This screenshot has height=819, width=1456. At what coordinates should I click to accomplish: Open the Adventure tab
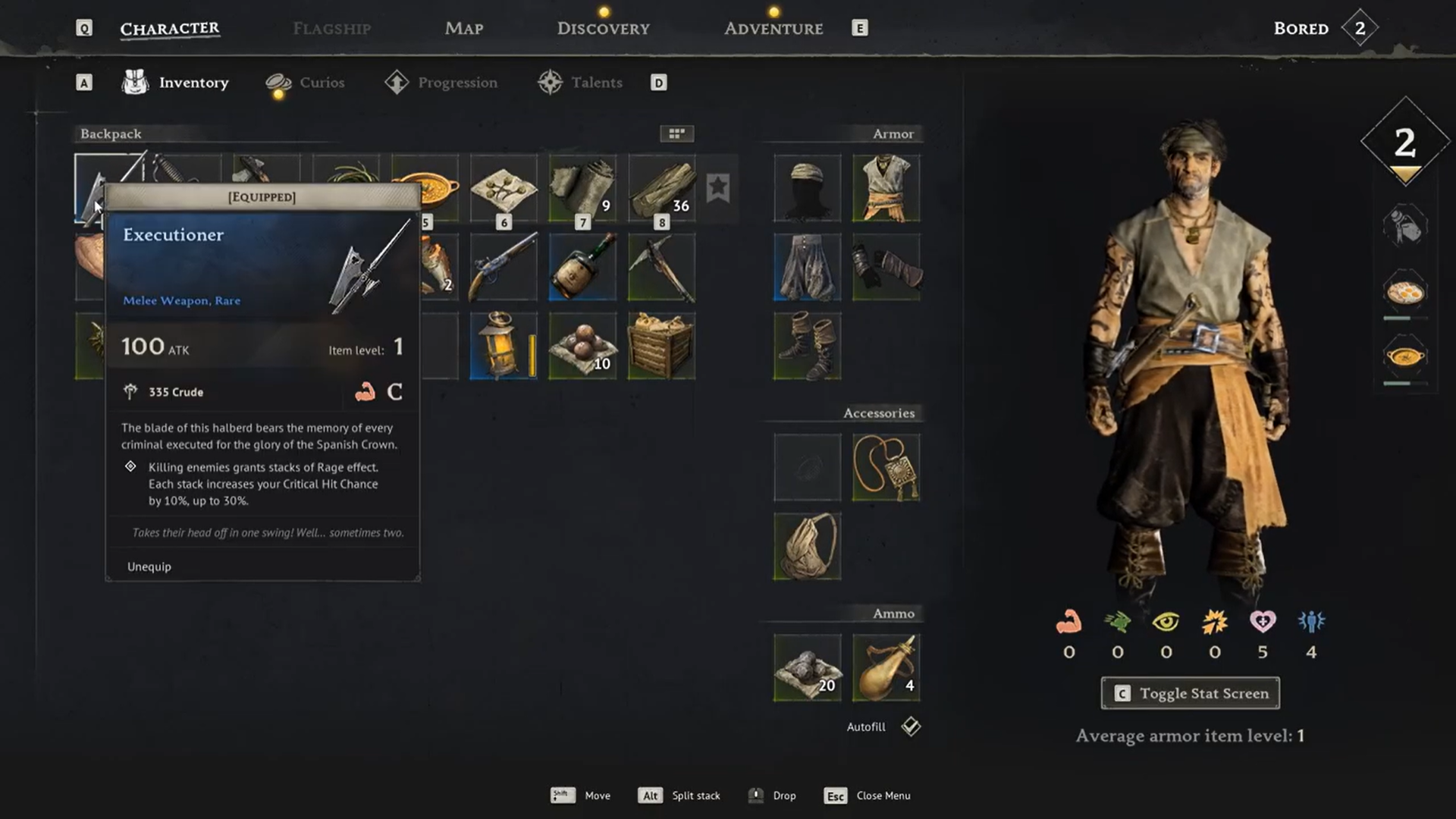tap(773, 29)
